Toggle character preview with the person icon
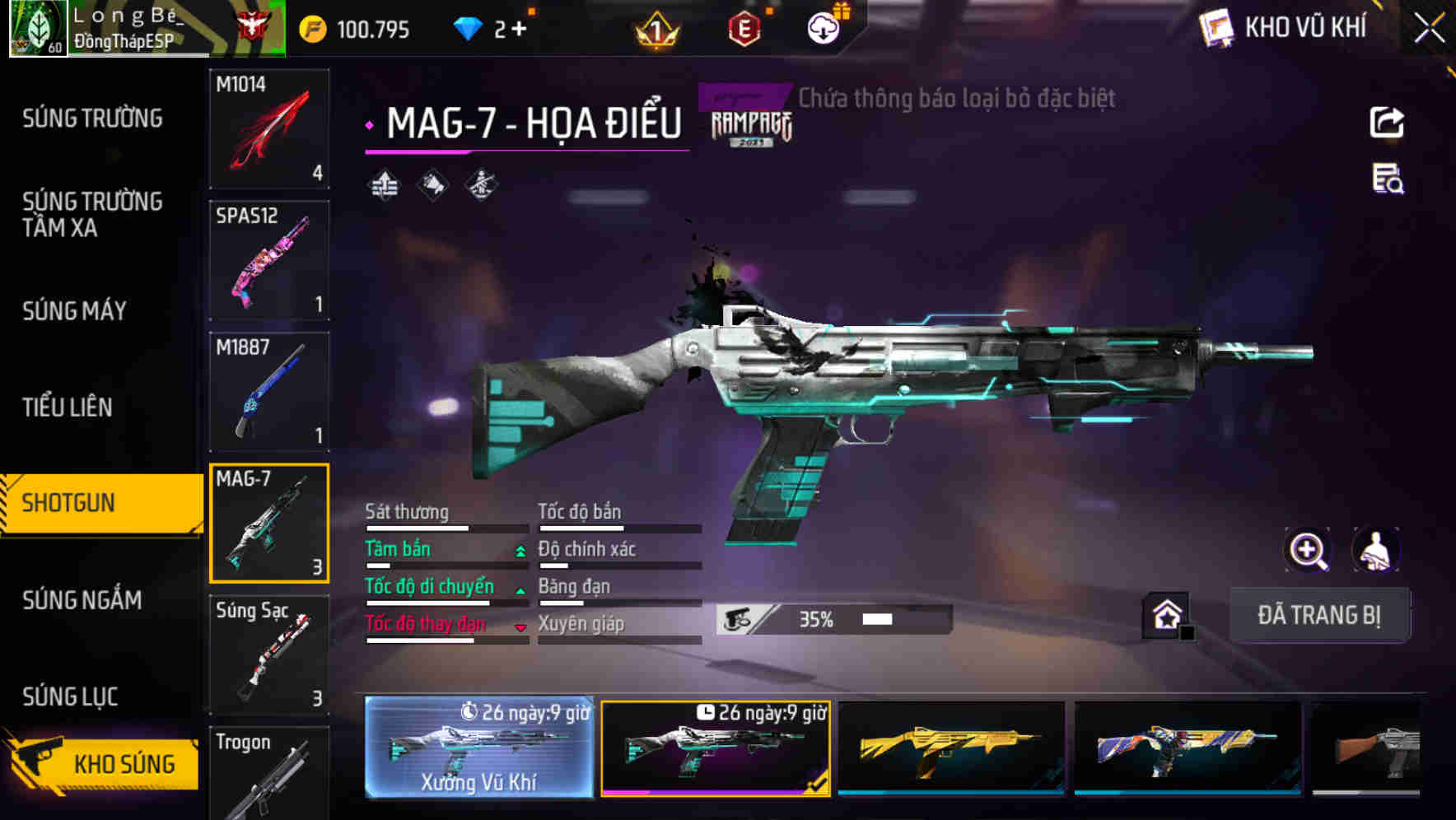Screen dimensions: 1456x820 coord(1374,550)
